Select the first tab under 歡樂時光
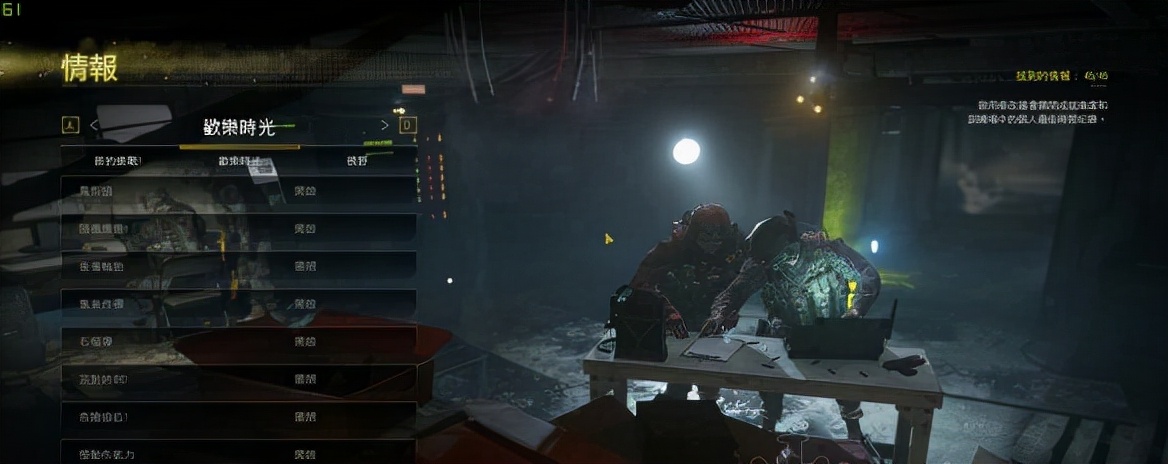 pyautogui.click(x=118, y=161)
